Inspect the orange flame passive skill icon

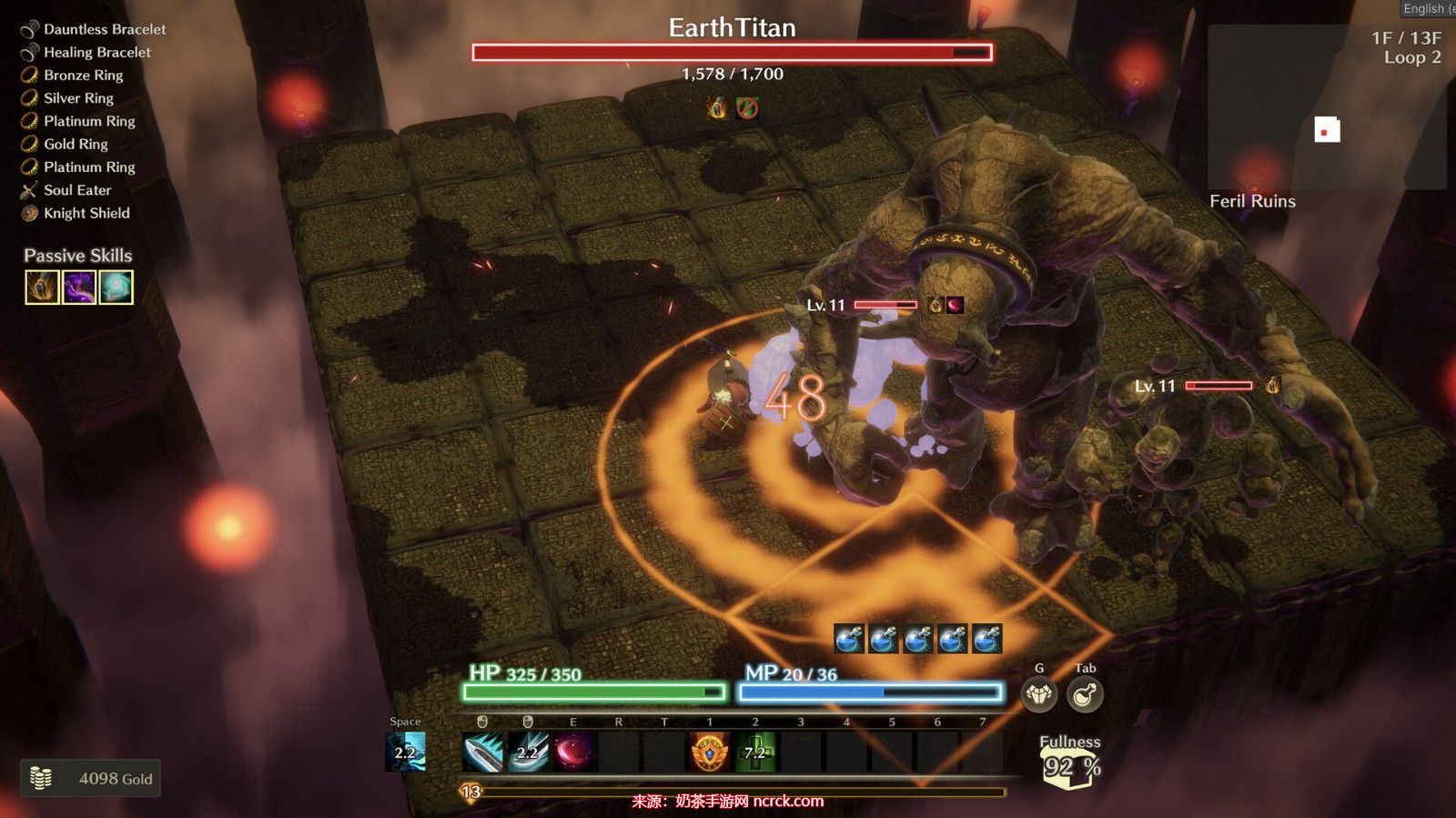tap(42, 288)
